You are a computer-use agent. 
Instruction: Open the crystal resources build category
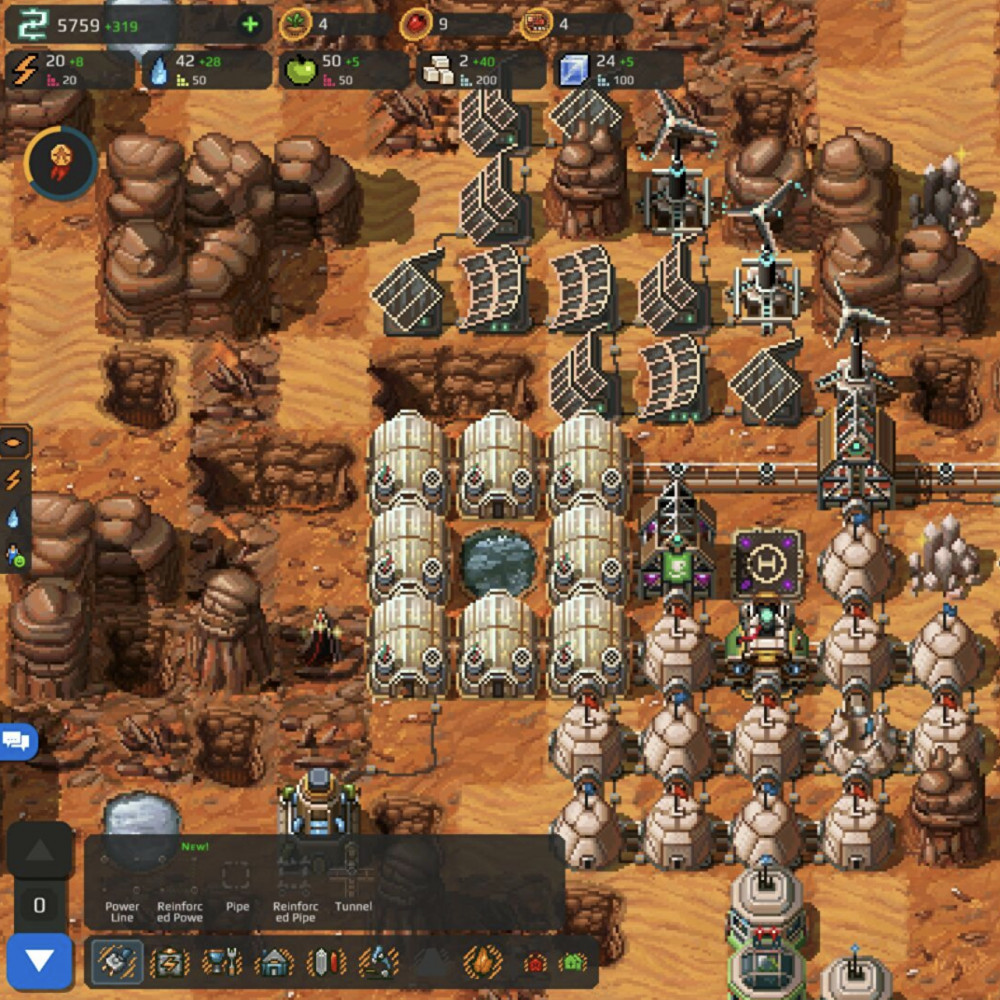pyautogui.click(x=326, y=962)
